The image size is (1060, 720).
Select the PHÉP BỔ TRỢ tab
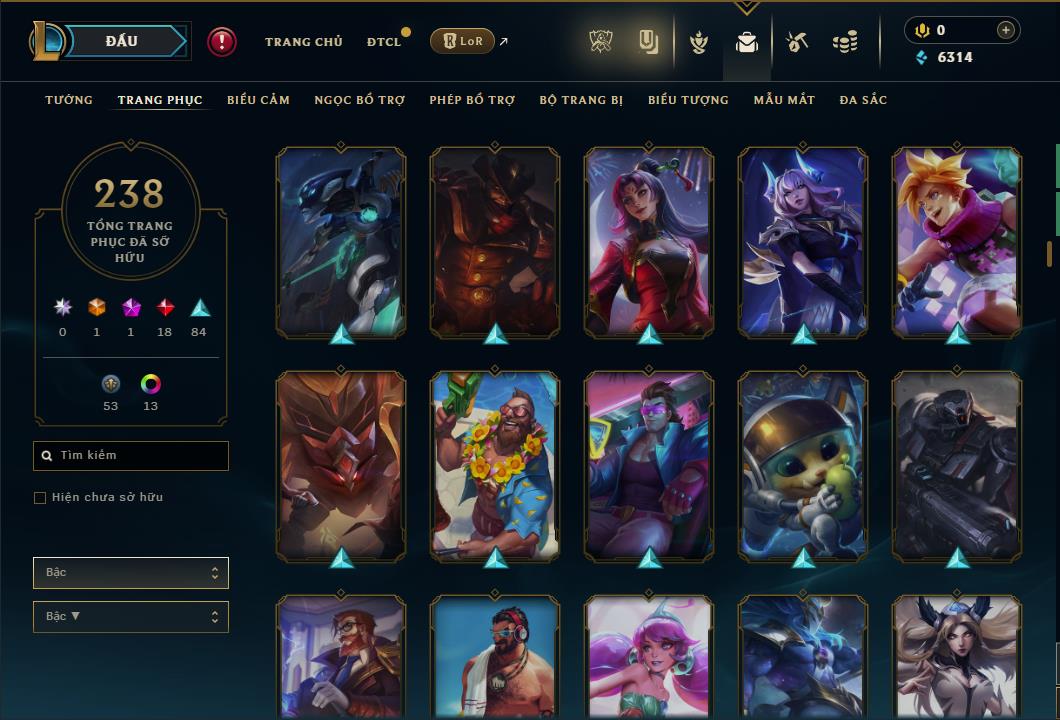[472, 100]
